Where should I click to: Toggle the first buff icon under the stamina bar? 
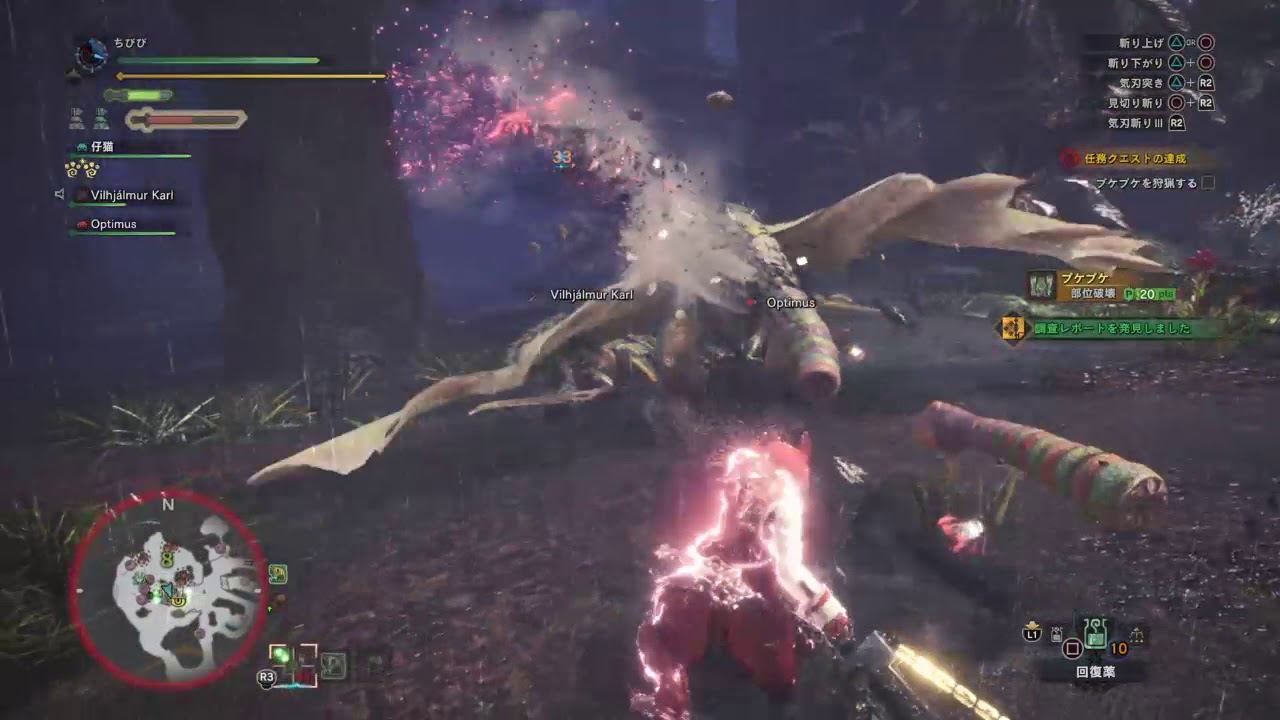75,119
